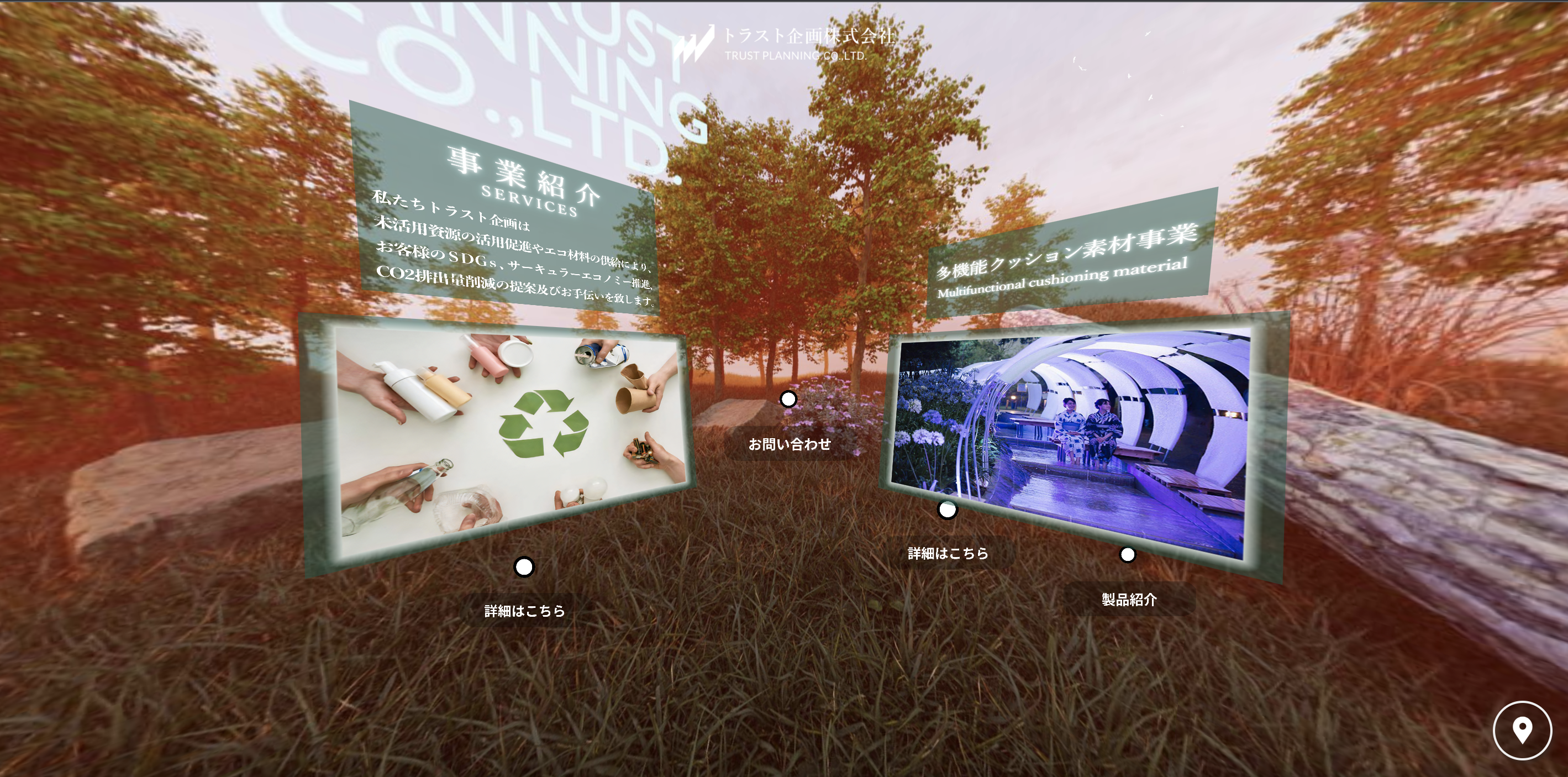Click the Trust Planning Co., Ltd. logo
1568x777 pixels.
tap(784, 44)
